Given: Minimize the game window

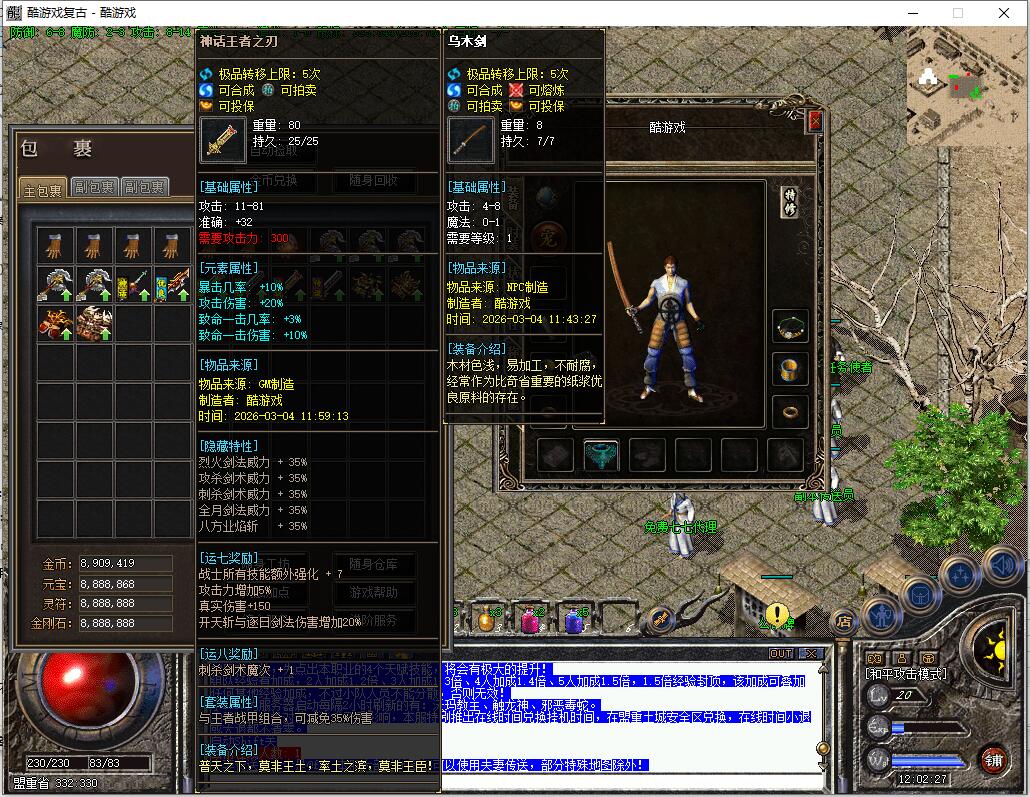Looking at the screenshot, I should tap(912, 13).
